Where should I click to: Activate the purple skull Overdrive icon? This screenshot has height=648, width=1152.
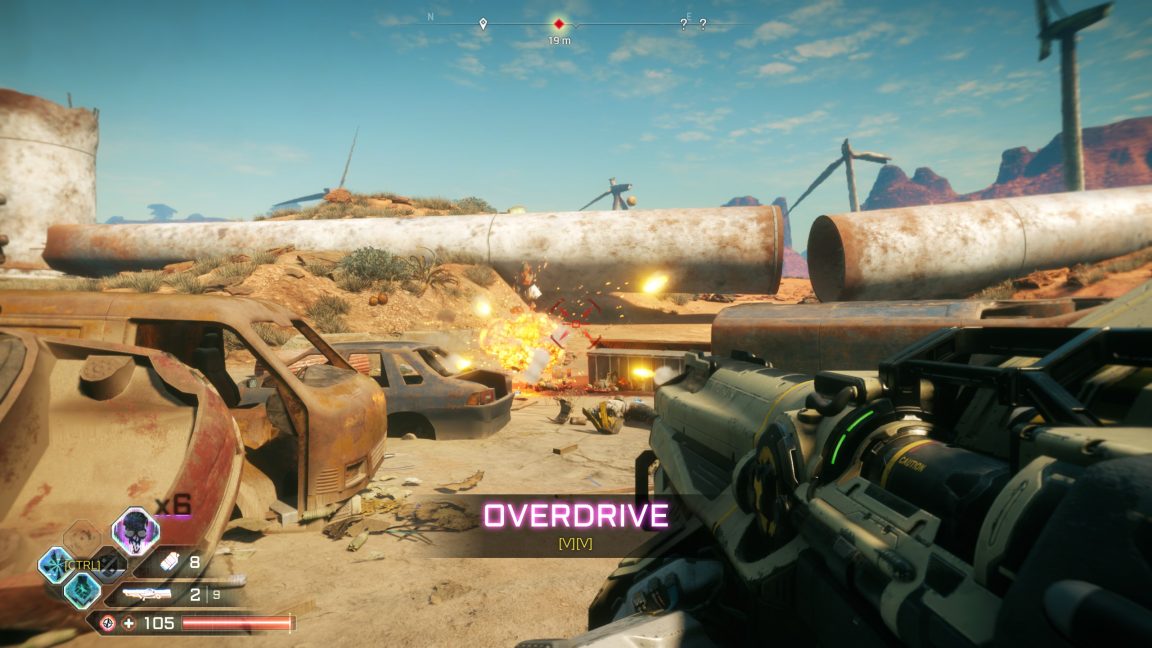point(135,531)
